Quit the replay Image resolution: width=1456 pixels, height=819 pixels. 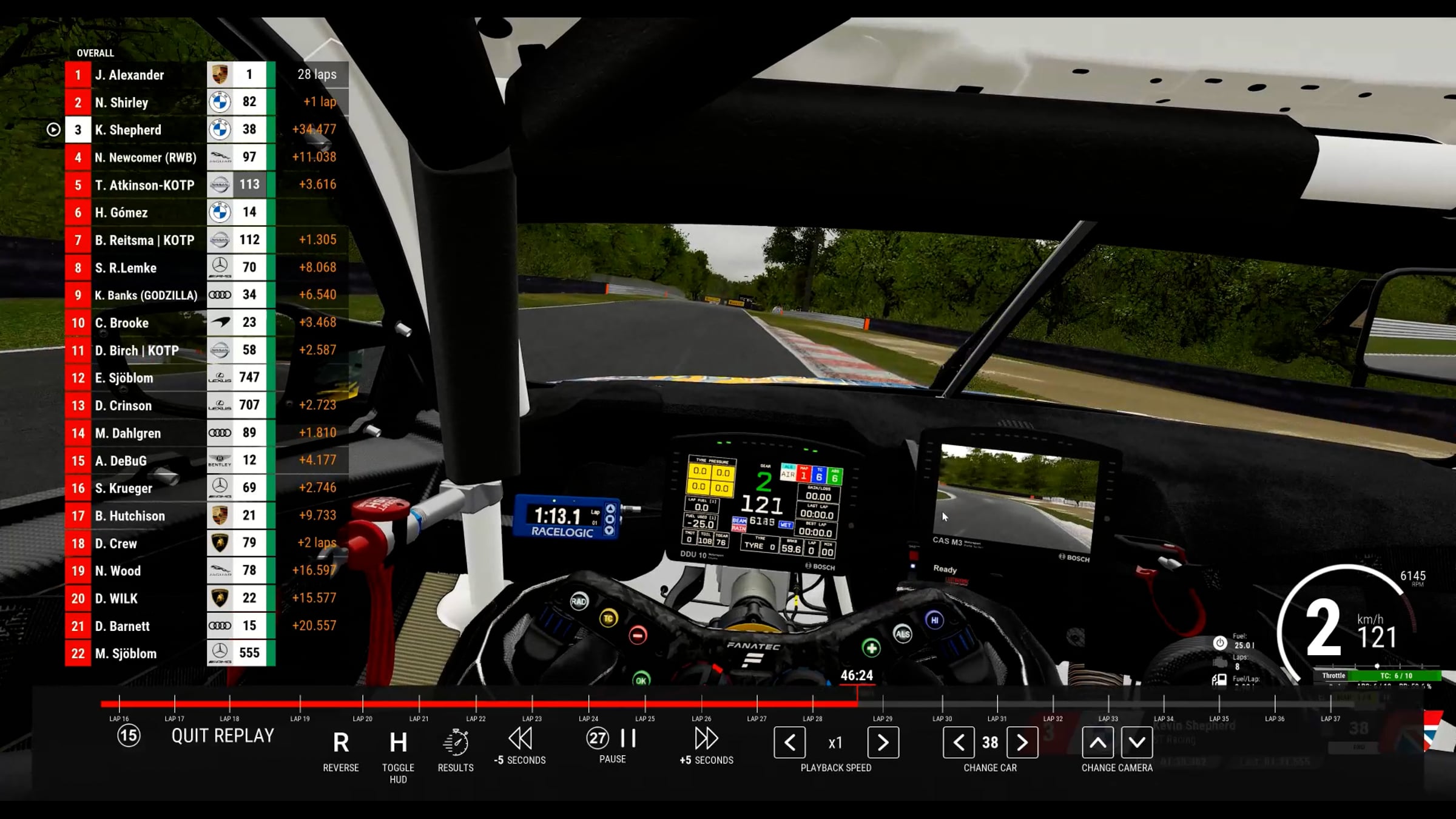222,736
